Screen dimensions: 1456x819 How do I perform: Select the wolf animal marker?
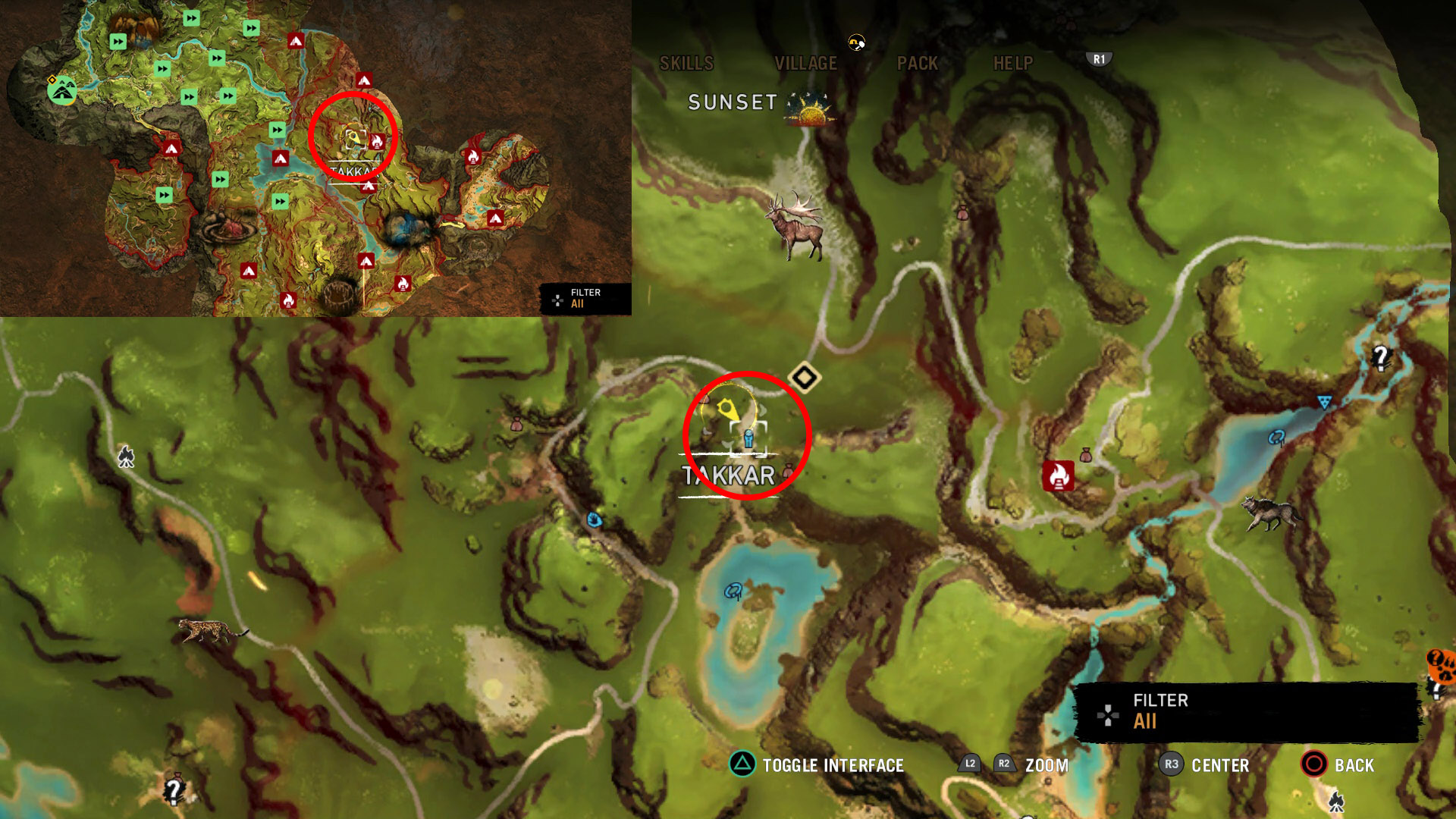pyautogui.click(x=1271, y=514)
